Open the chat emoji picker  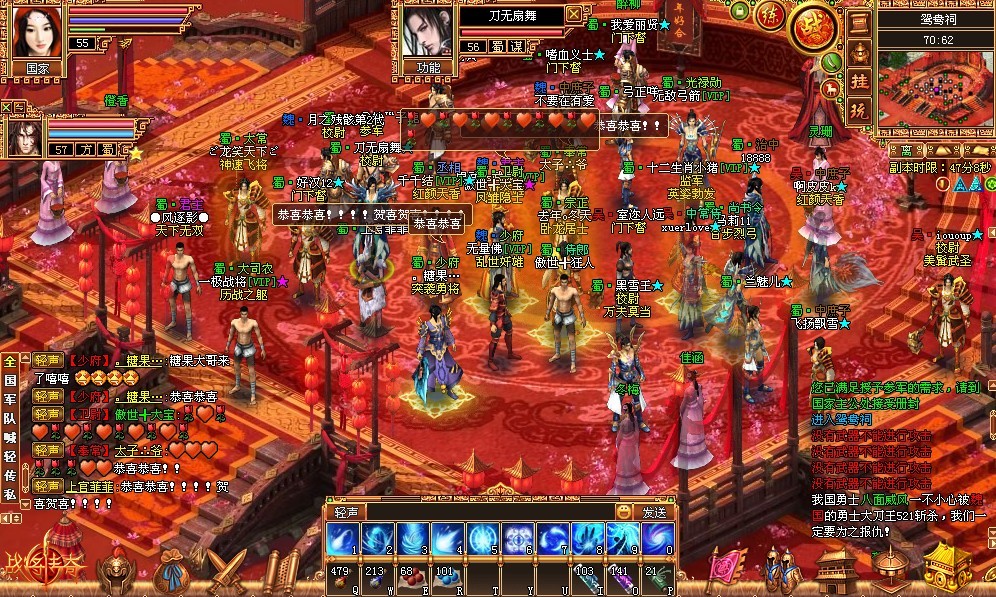tap(624, 511)
